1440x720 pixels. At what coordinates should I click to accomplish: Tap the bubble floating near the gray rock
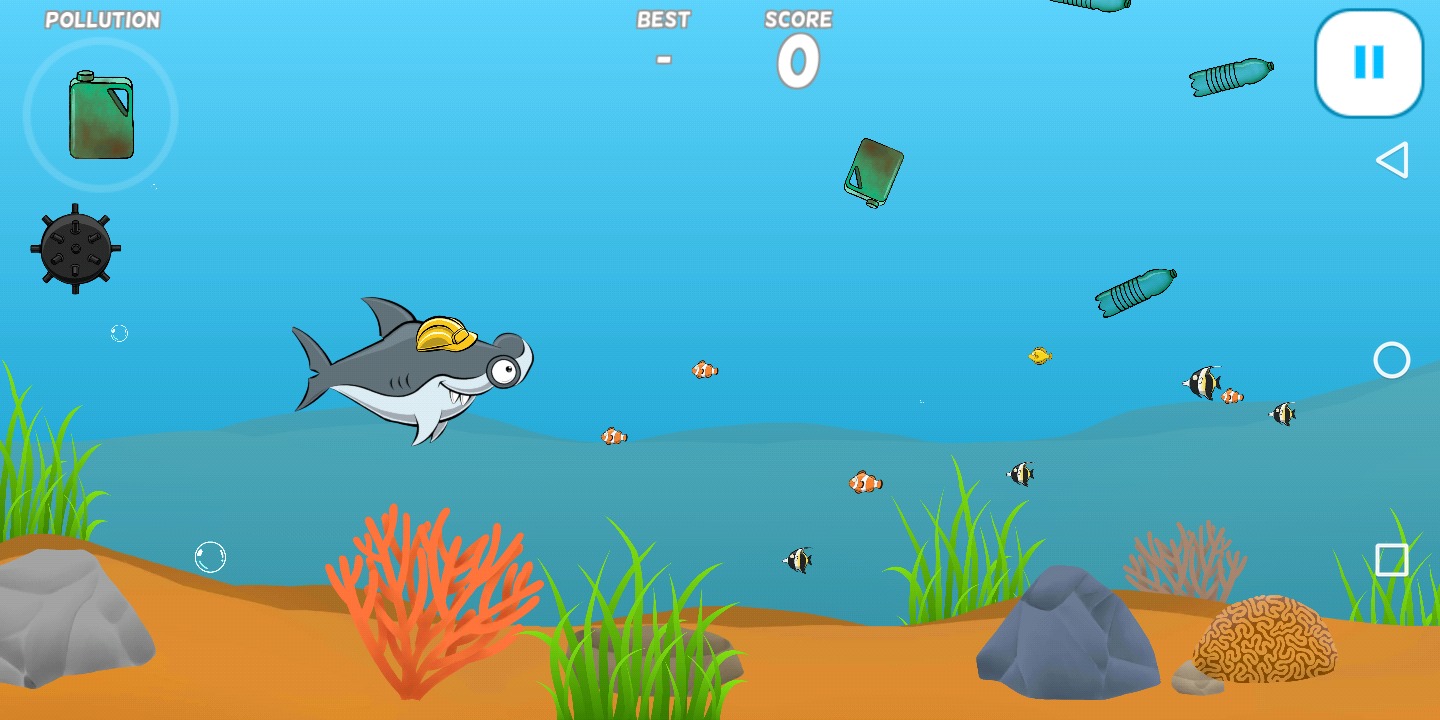pyautogui.click(x=211, y=557)
